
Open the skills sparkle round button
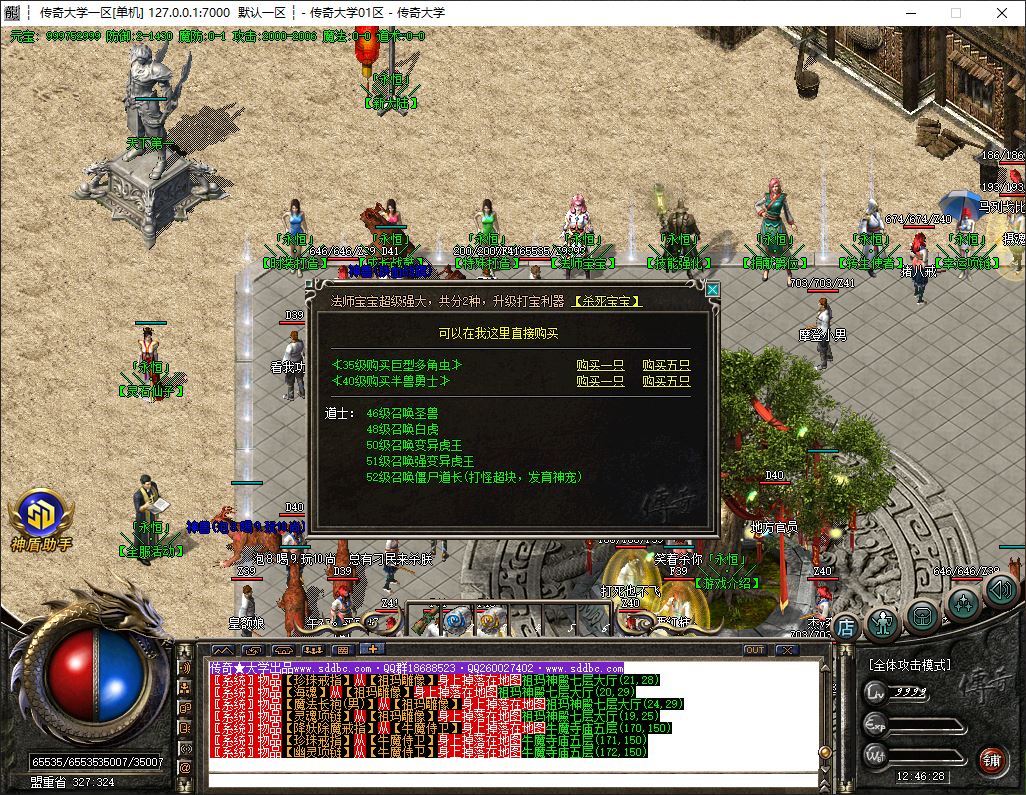[963, 603]
